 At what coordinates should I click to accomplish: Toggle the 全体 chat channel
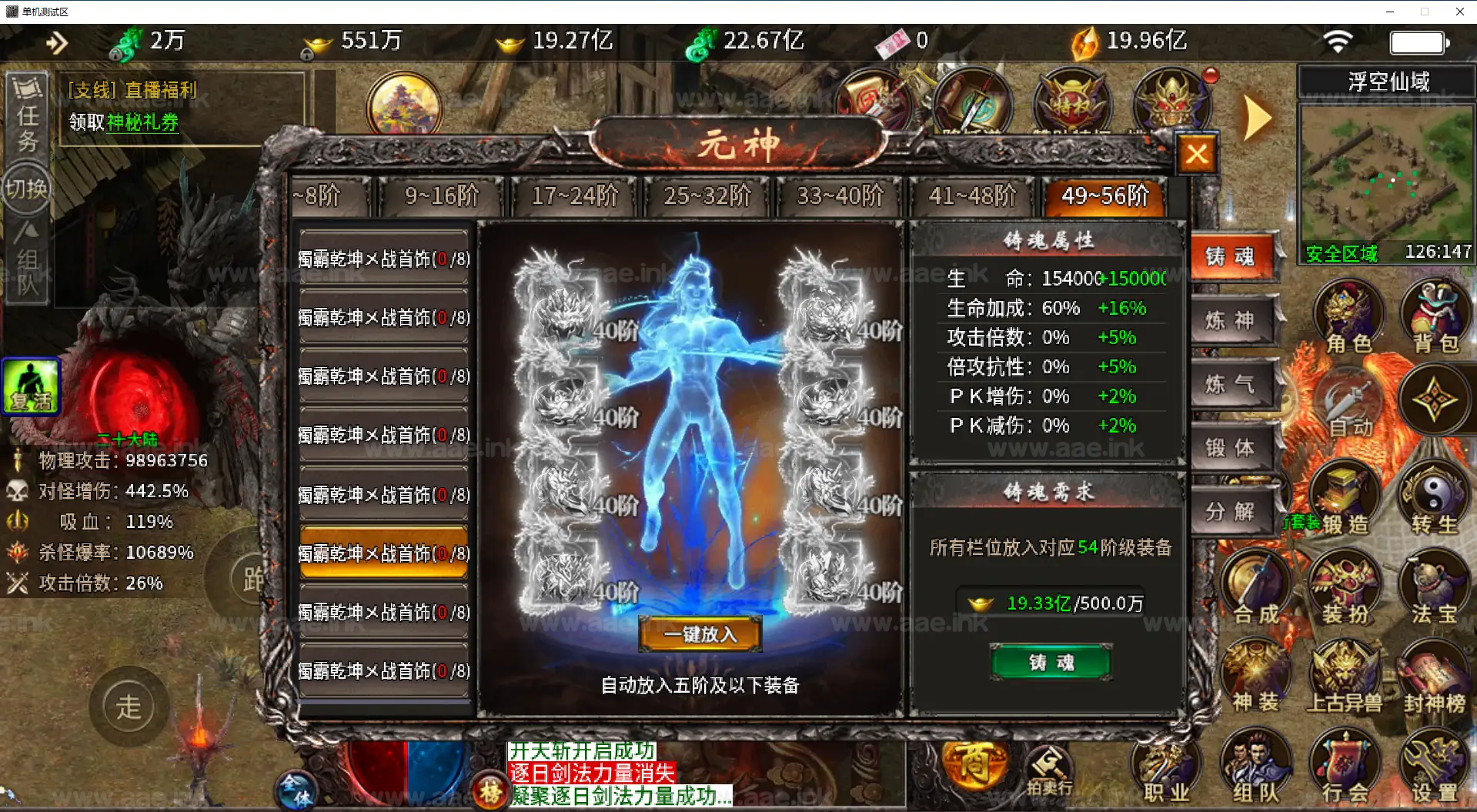tap(296, 790)
